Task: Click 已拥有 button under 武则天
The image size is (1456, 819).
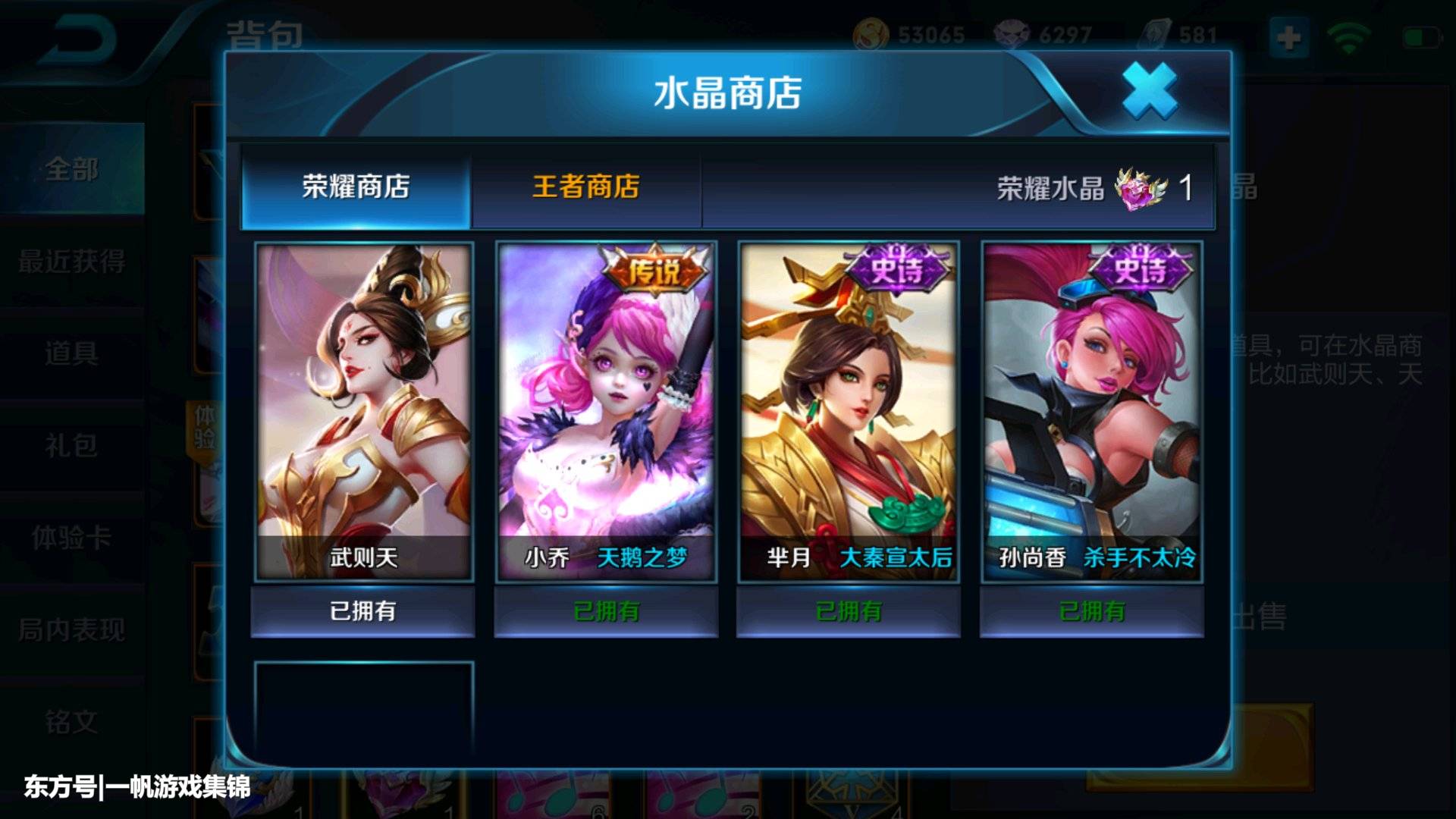Action: [x=362, y=610]
